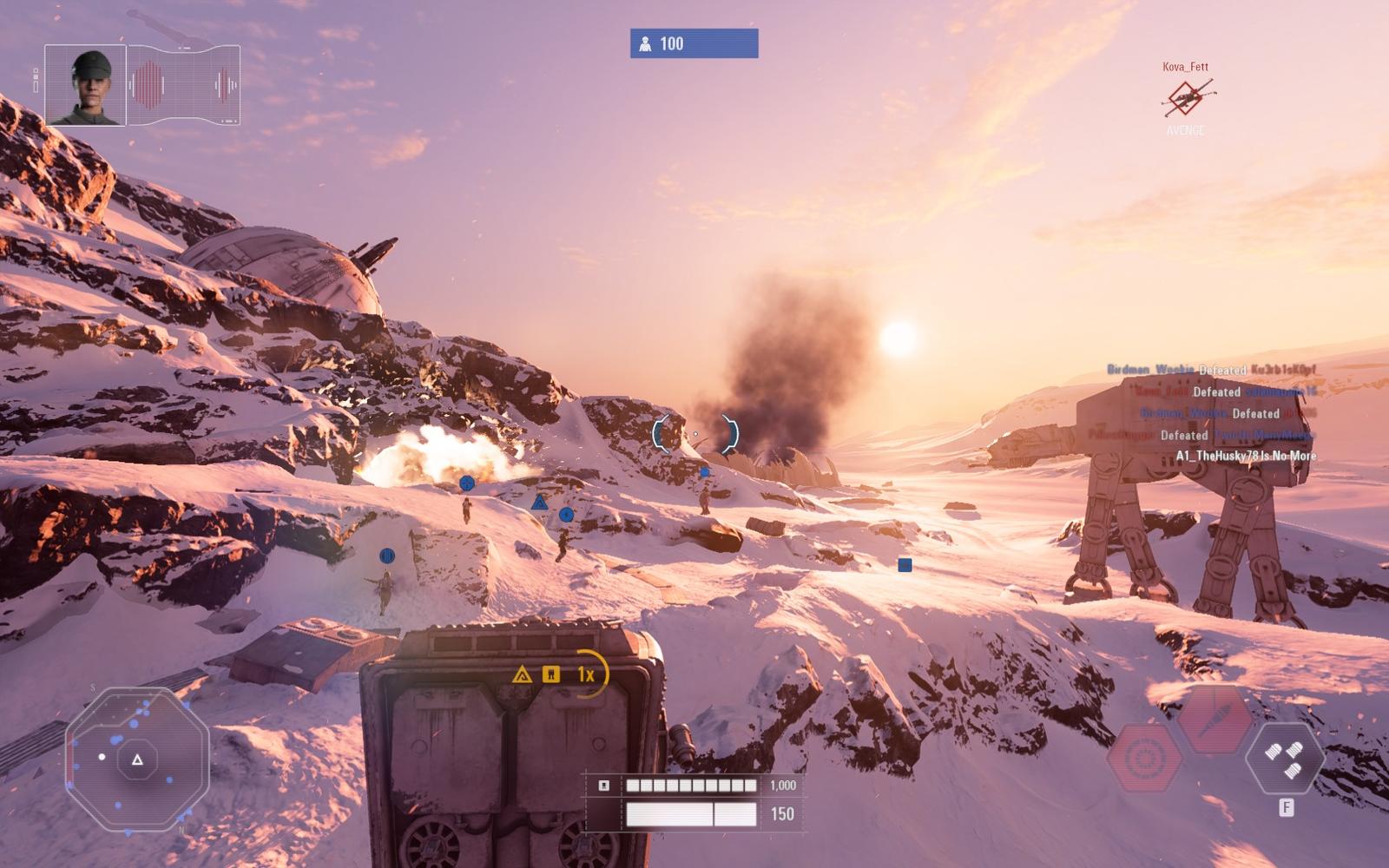Click the blue triangle objective marker

[539, 503]
